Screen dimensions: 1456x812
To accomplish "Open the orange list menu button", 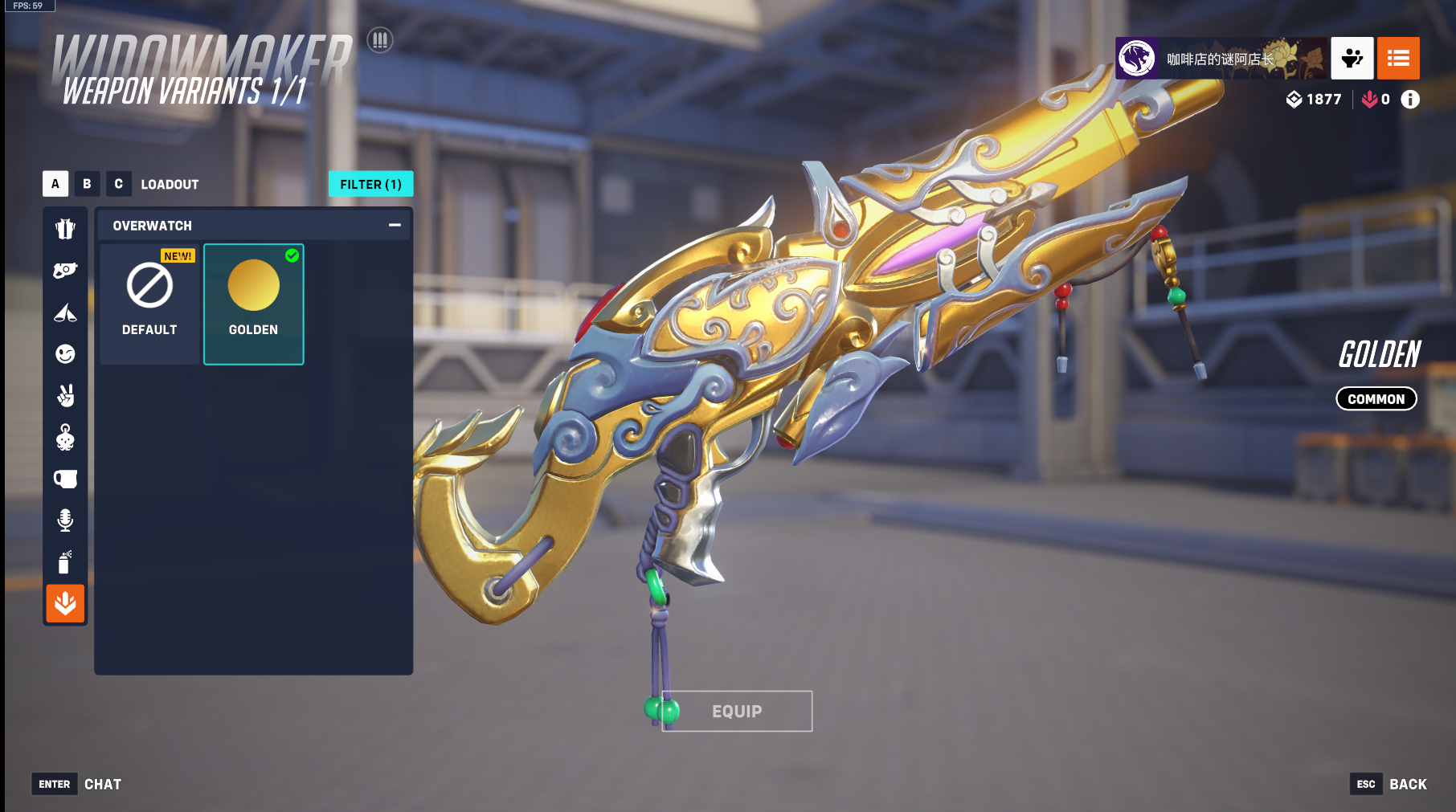I will pyautogui.click(x=1398, y=58).
